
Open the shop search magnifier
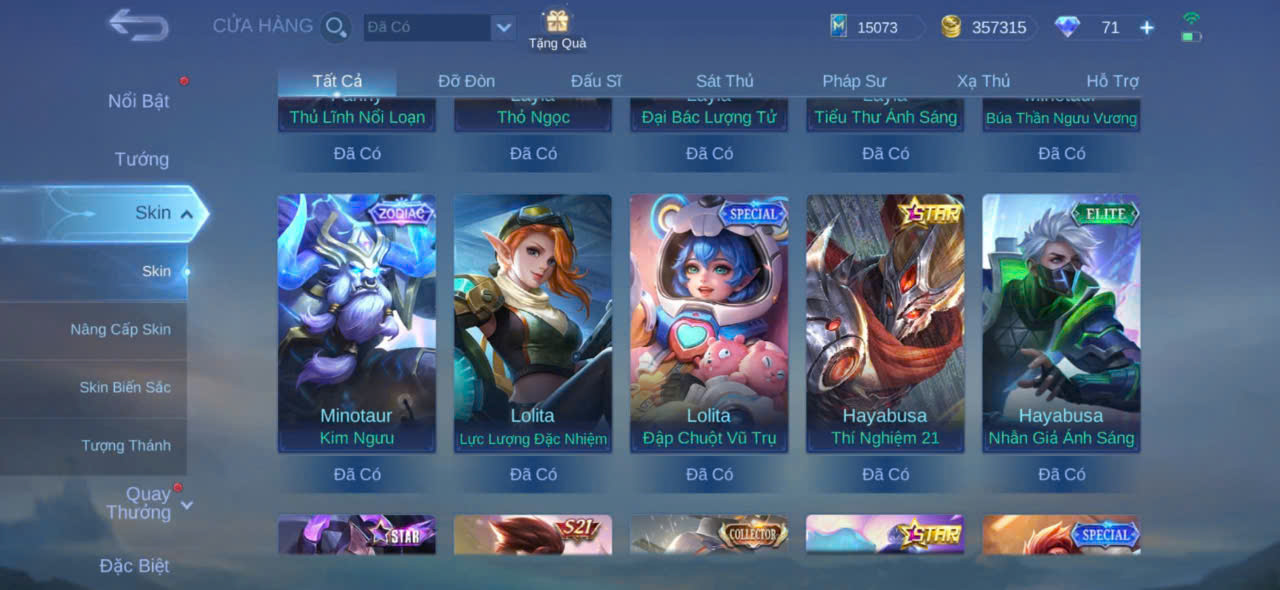(x=336, y=27)
